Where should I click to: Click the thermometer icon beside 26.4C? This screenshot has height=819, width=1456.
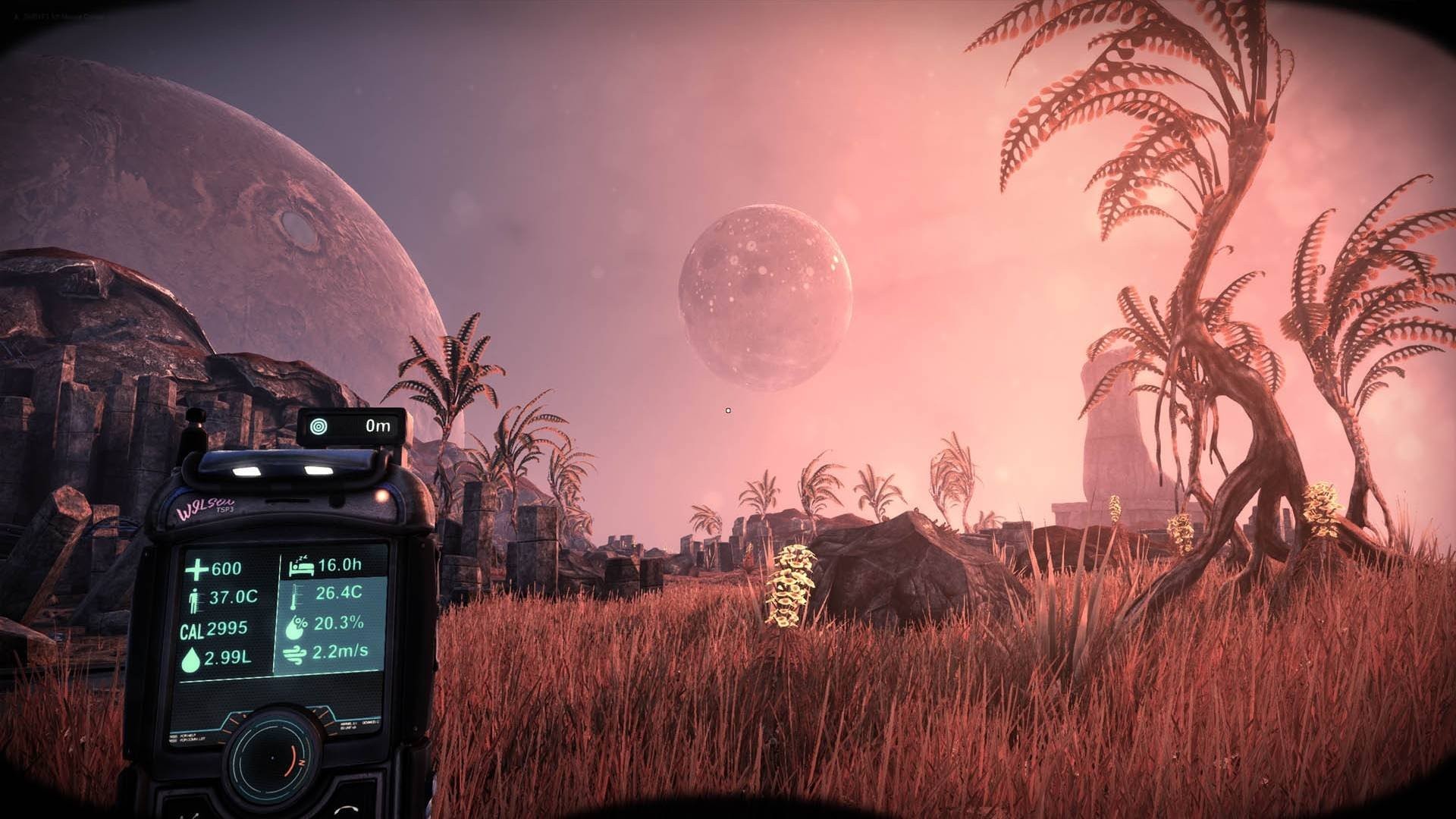[296, 597]
